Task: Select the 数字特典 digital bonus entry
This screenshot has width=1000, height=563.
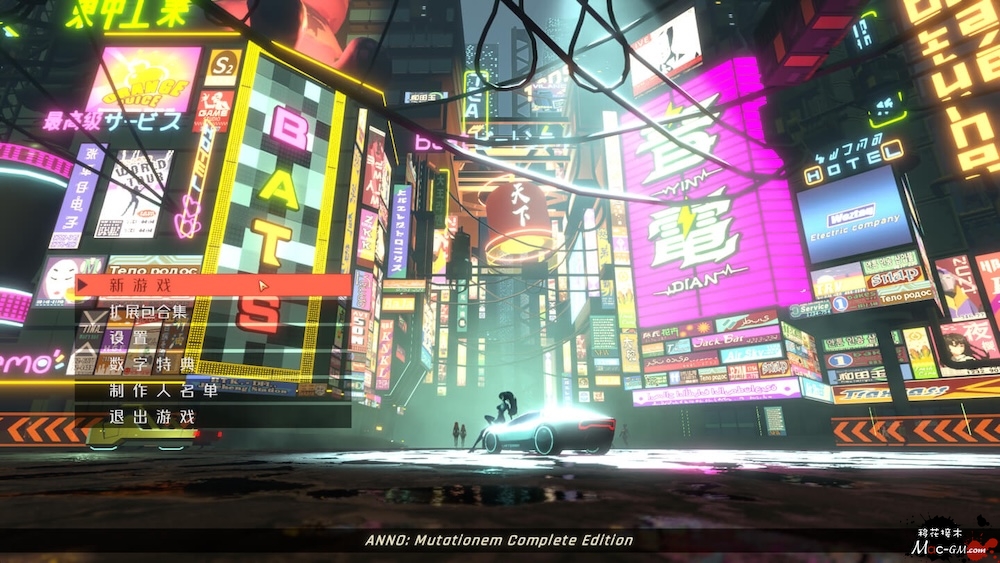Action: [x=152, y=364]
